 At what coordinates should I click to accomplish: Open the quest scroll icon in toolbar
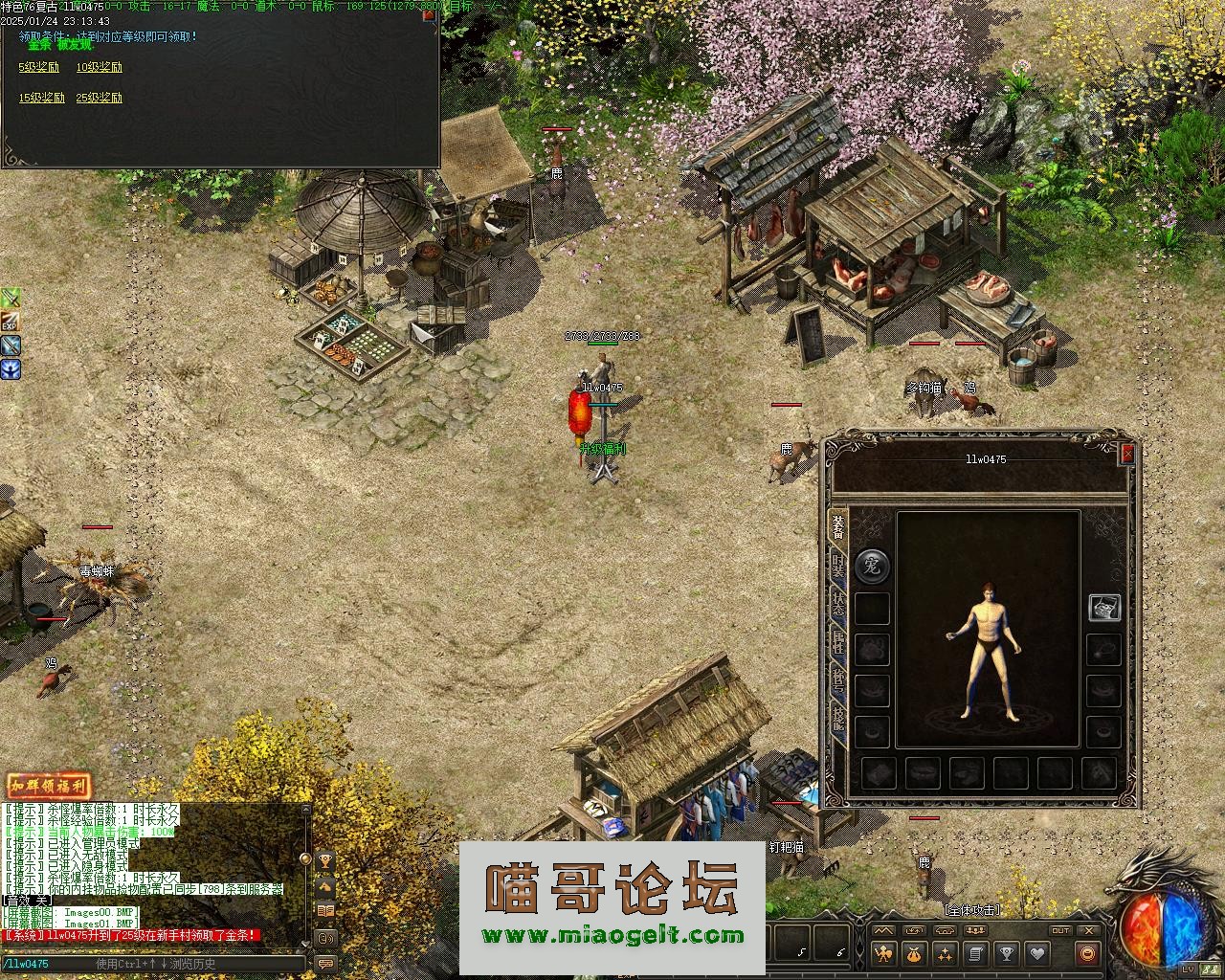tap(975, 953)
